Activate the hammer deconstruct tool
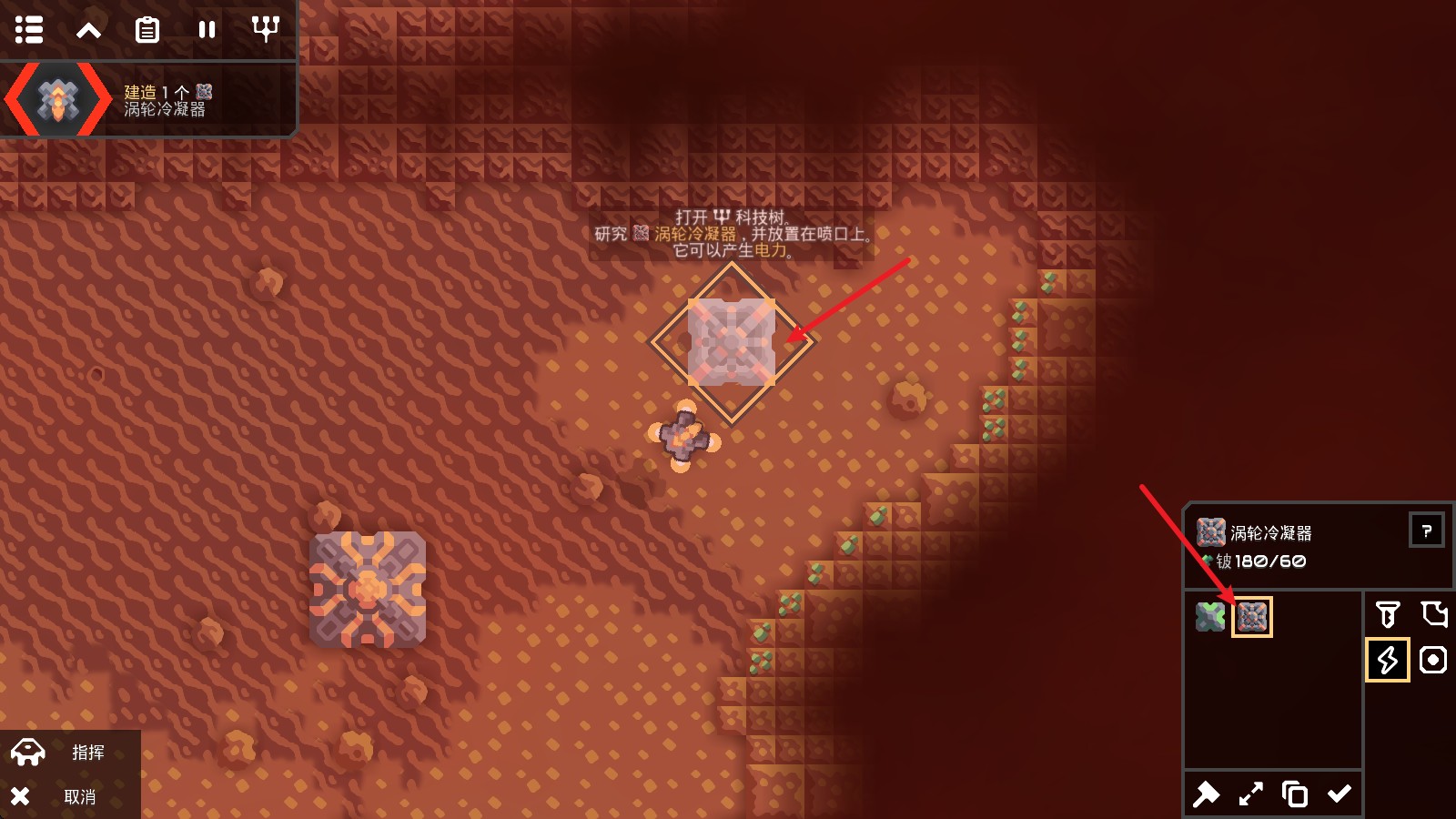 1206,794
